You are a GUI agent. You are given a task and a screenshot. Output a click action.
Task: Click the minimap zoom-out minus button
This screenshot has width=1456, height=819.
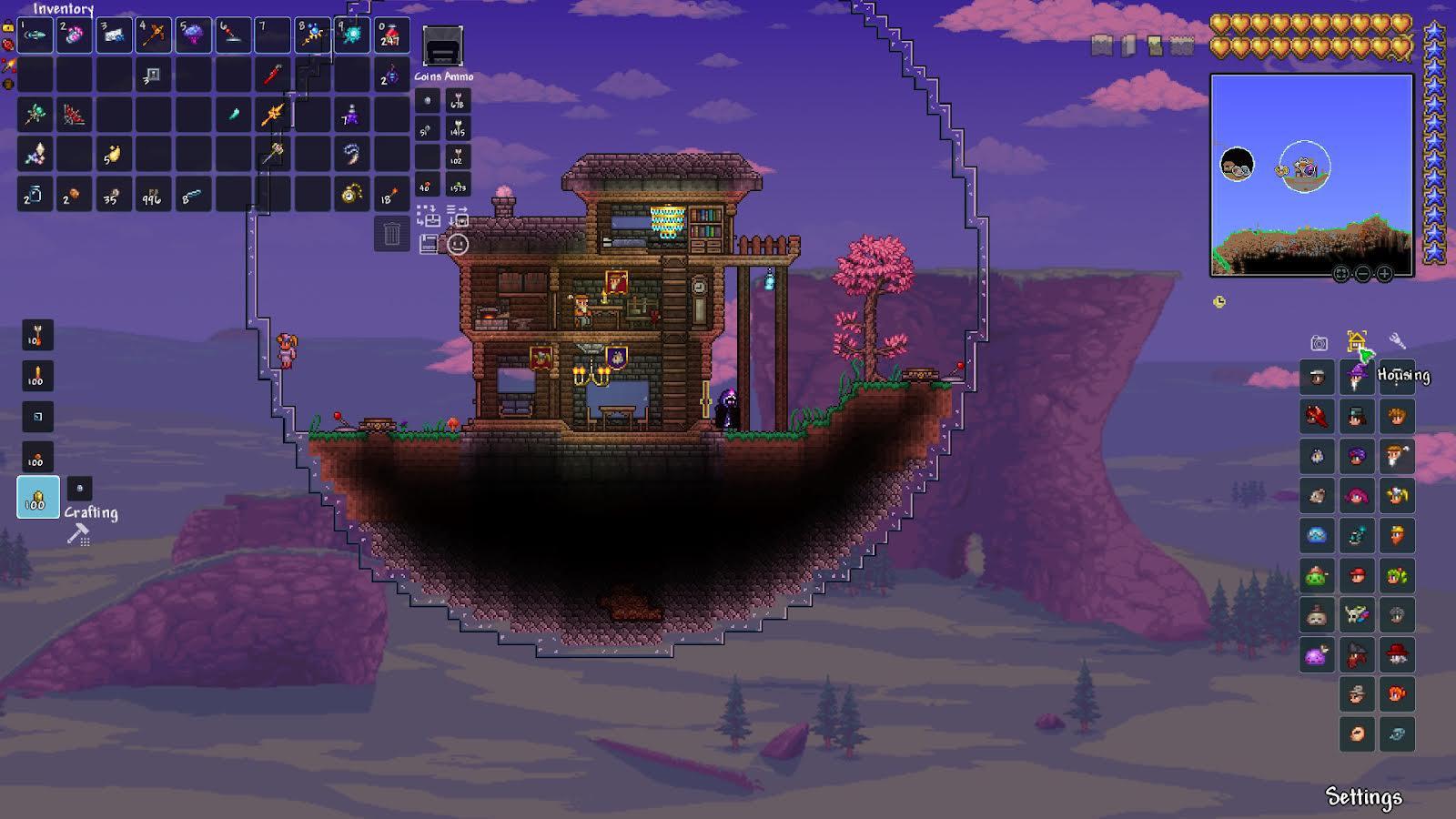coord(1362,273)
